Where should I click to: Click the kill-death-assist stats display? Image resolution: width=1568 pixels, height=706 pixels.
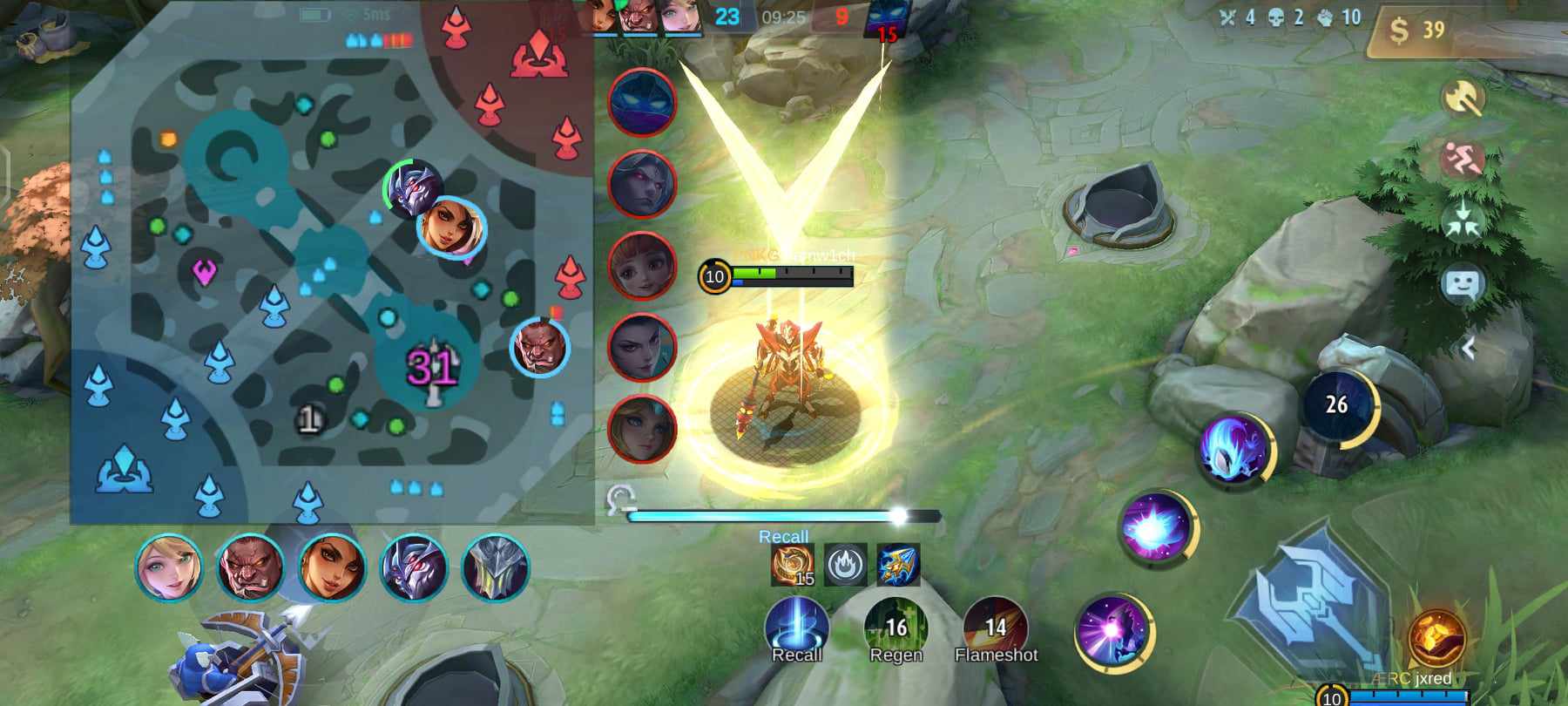click(1289, 17)
